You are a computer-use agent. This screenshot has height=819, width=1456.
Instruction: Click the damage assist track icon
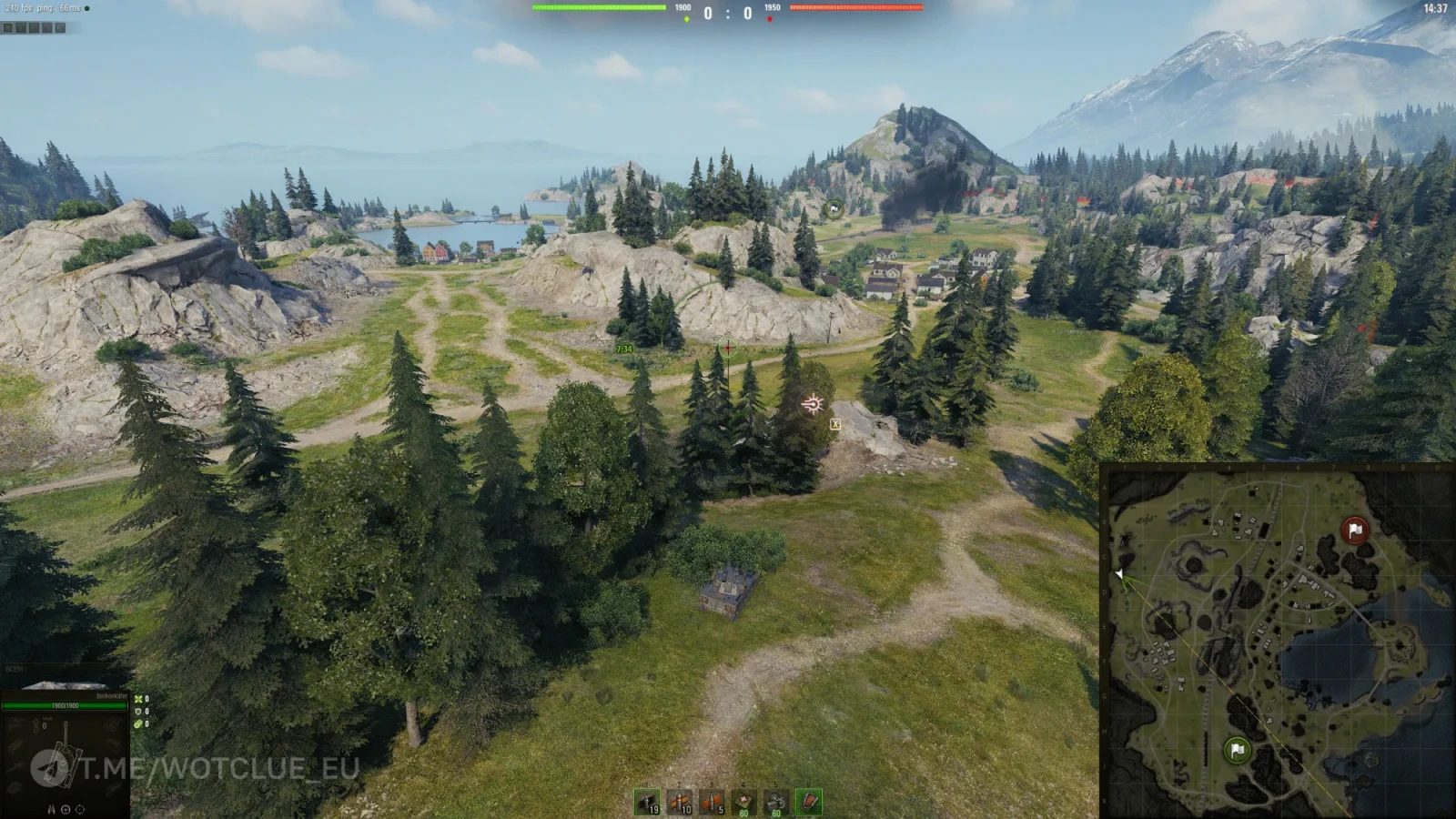pos(138,724)
